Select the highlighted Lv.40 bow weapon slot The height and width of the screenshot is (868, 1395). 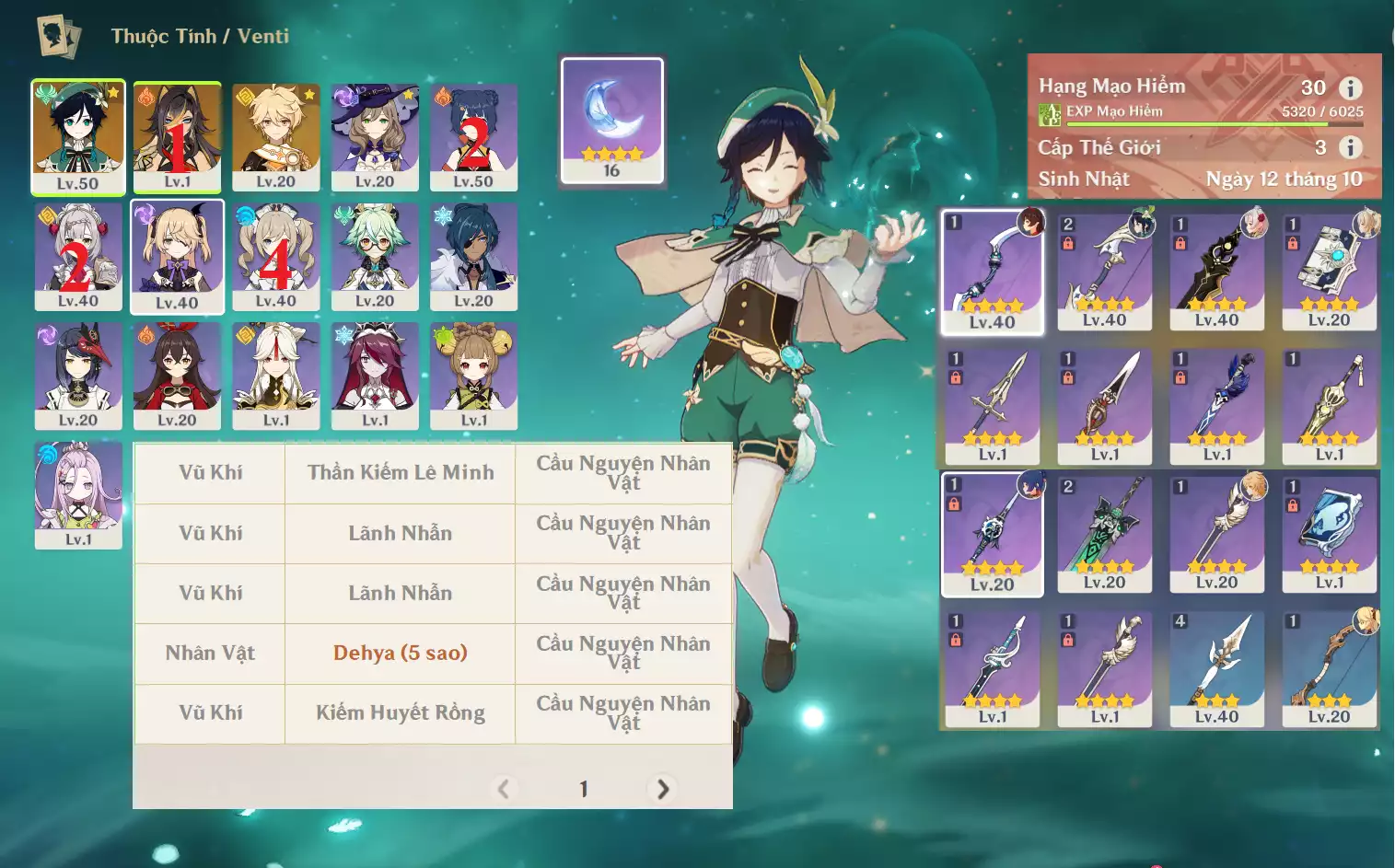993,271
